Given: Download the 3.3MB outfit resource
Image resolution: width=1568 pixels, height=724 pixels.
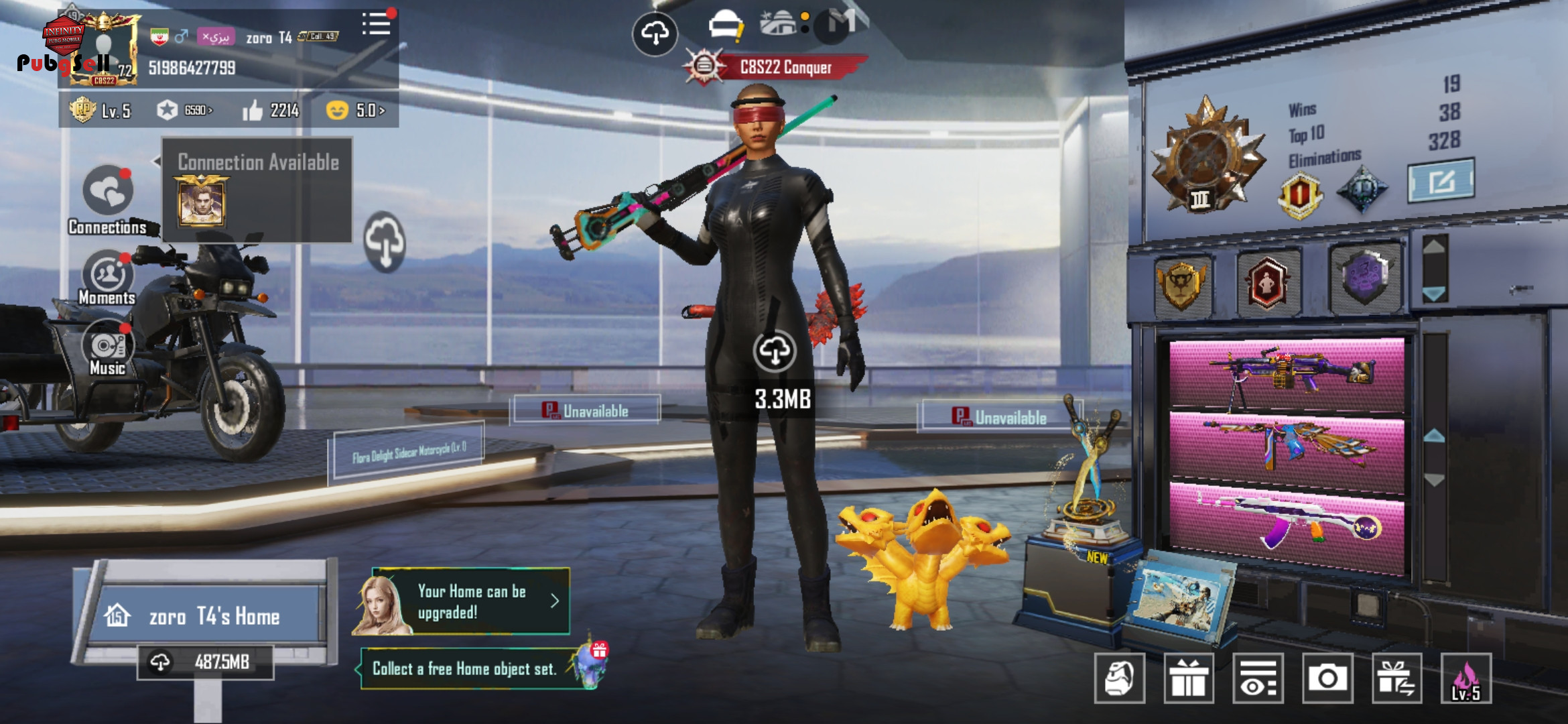Looking at the screenshot, I should pos(775,351).
